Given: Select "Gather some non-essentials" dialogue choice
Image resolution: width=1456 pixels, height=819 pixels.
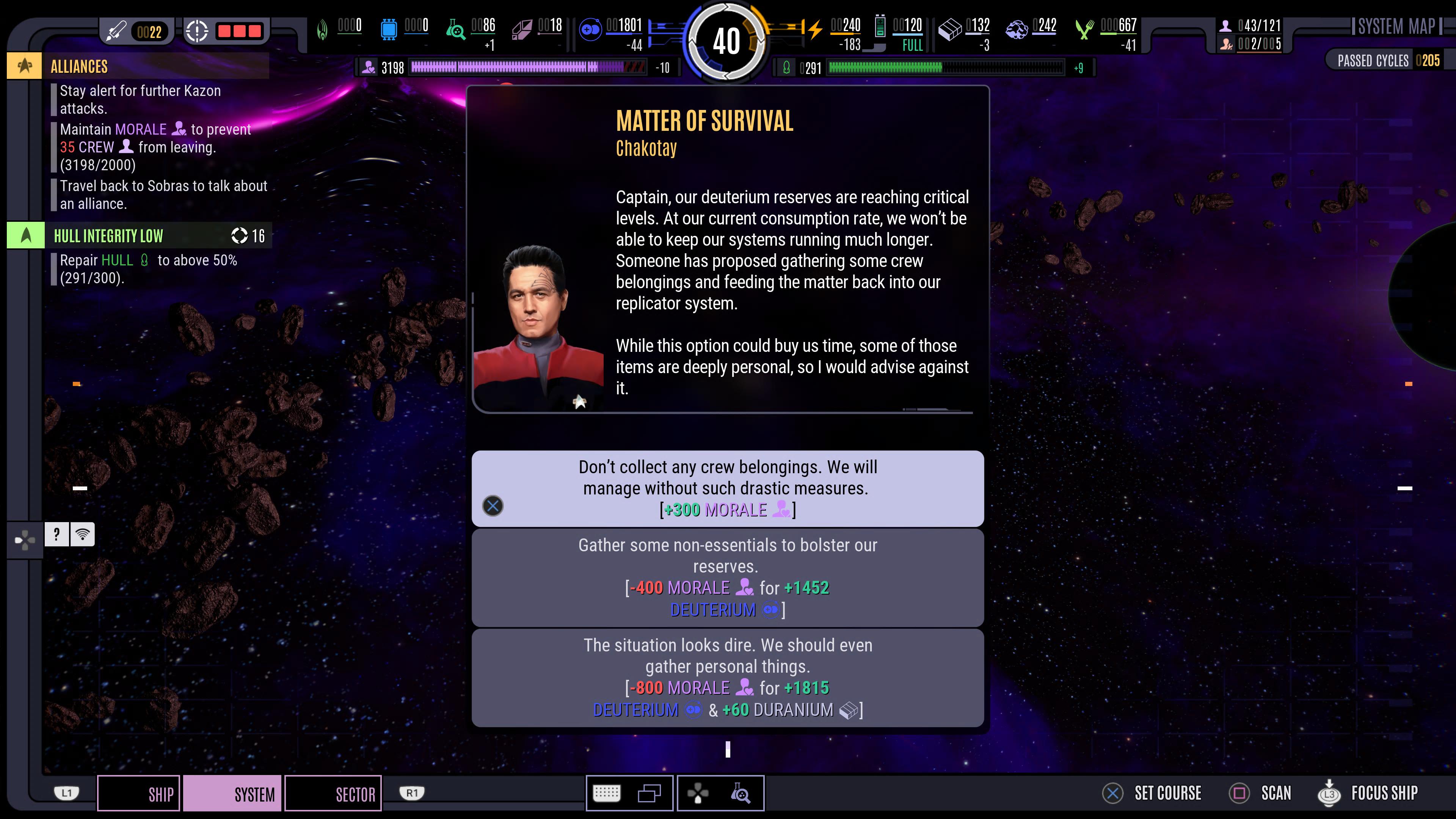Looking at the screenshot, I should 728,577.
